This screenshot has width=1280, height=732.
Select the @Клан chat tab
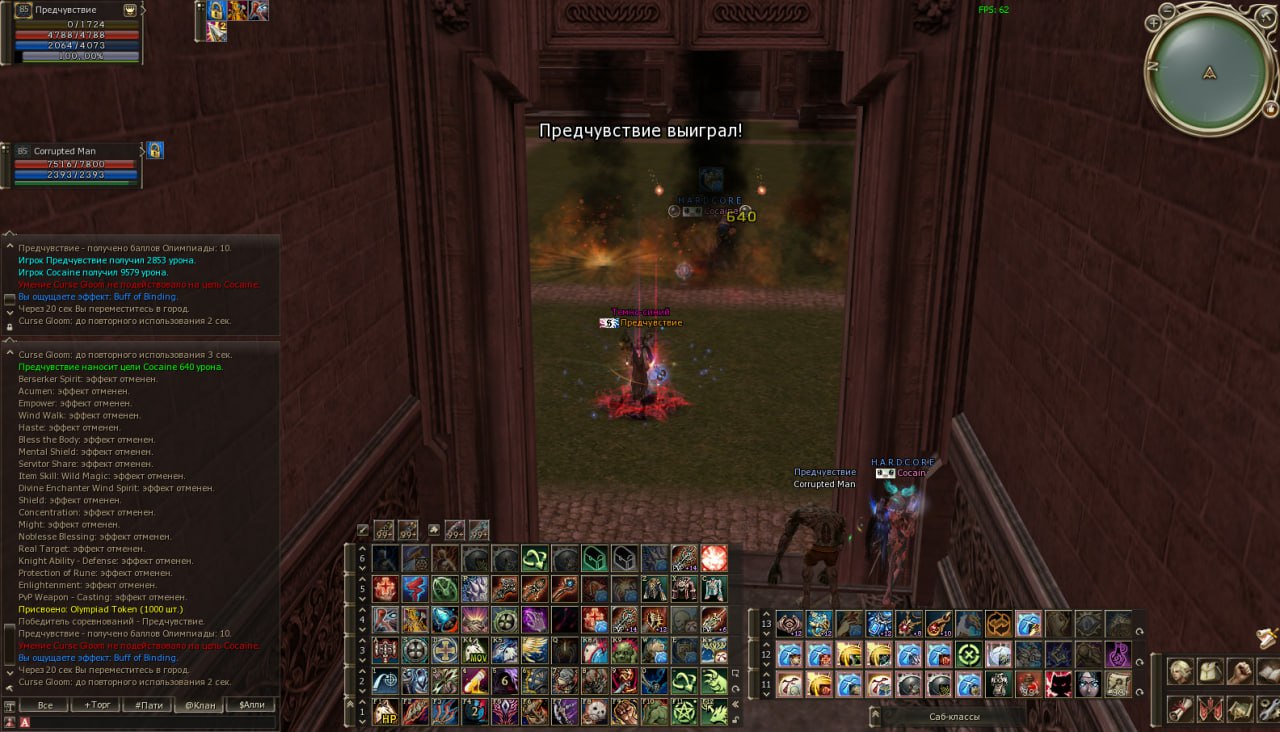pyautogui.click(x=199, y=705)
